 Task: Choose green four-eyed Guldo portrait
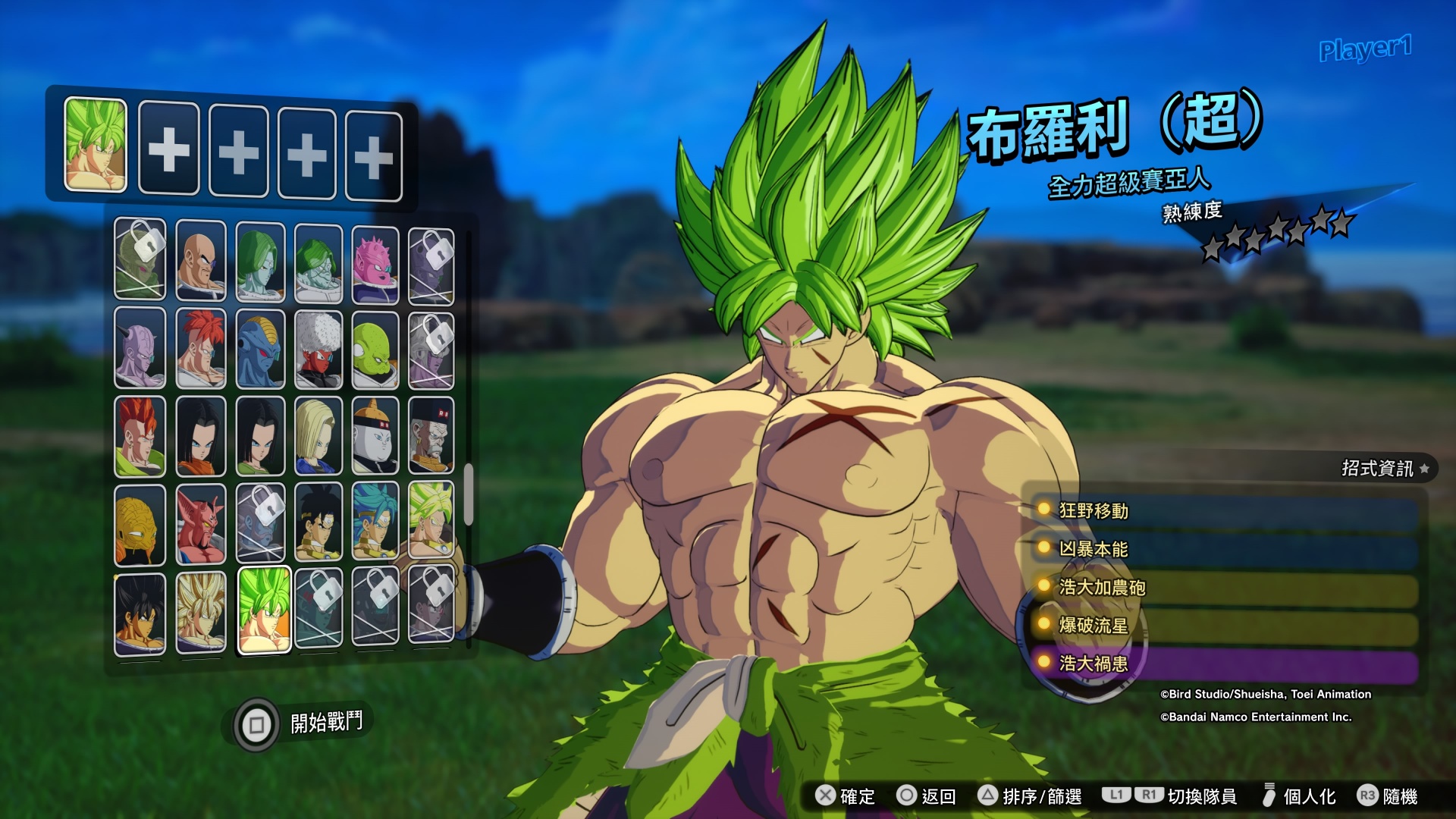click(375, 350)
